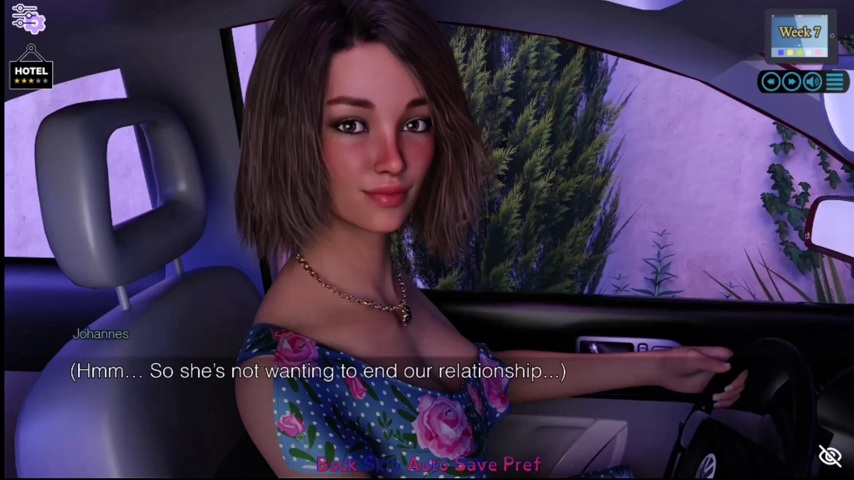Click the rewind double-arrow button
Image resolution: width=854 pixels, height=480 pixels.
click(x=769, y=82)
